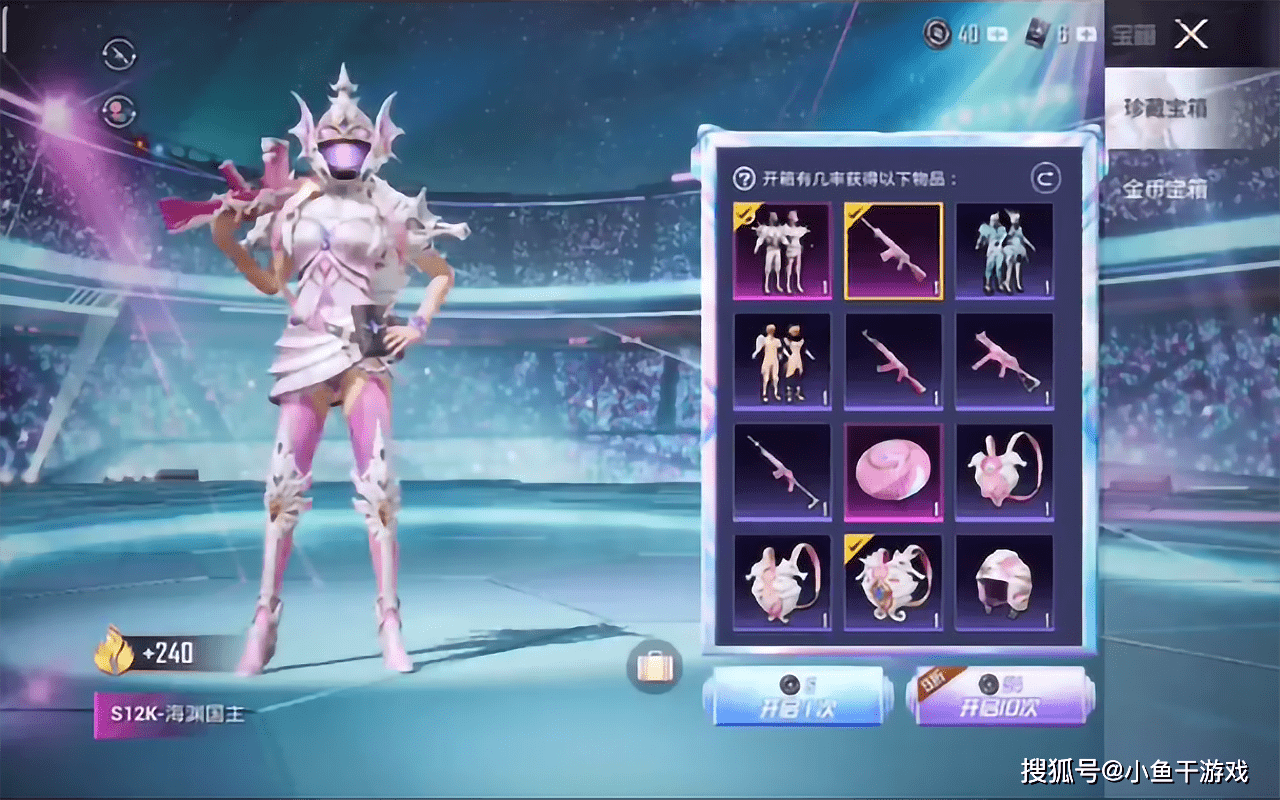Select the jeweled shell backpack with gold corner tag

[893, 582]
